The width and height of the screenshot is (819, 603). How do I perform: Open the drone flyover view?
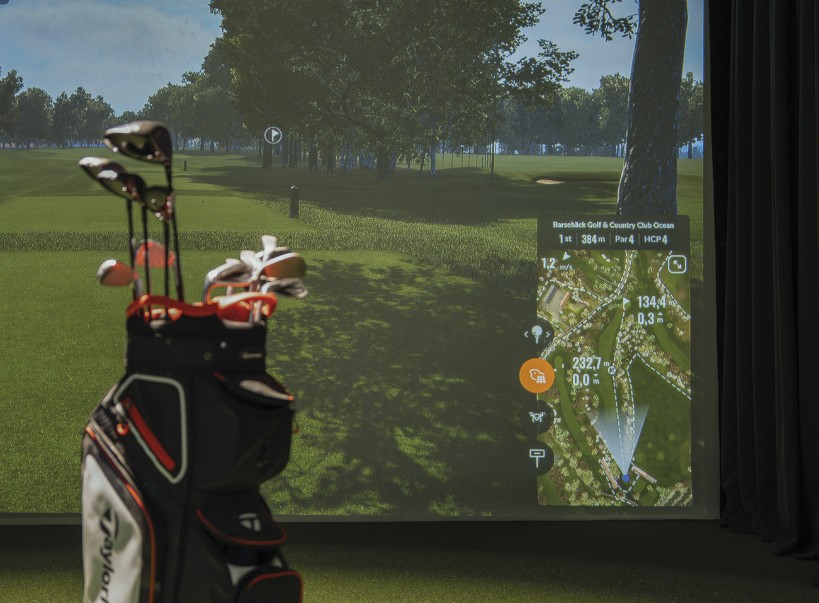(x=537, y=416)
